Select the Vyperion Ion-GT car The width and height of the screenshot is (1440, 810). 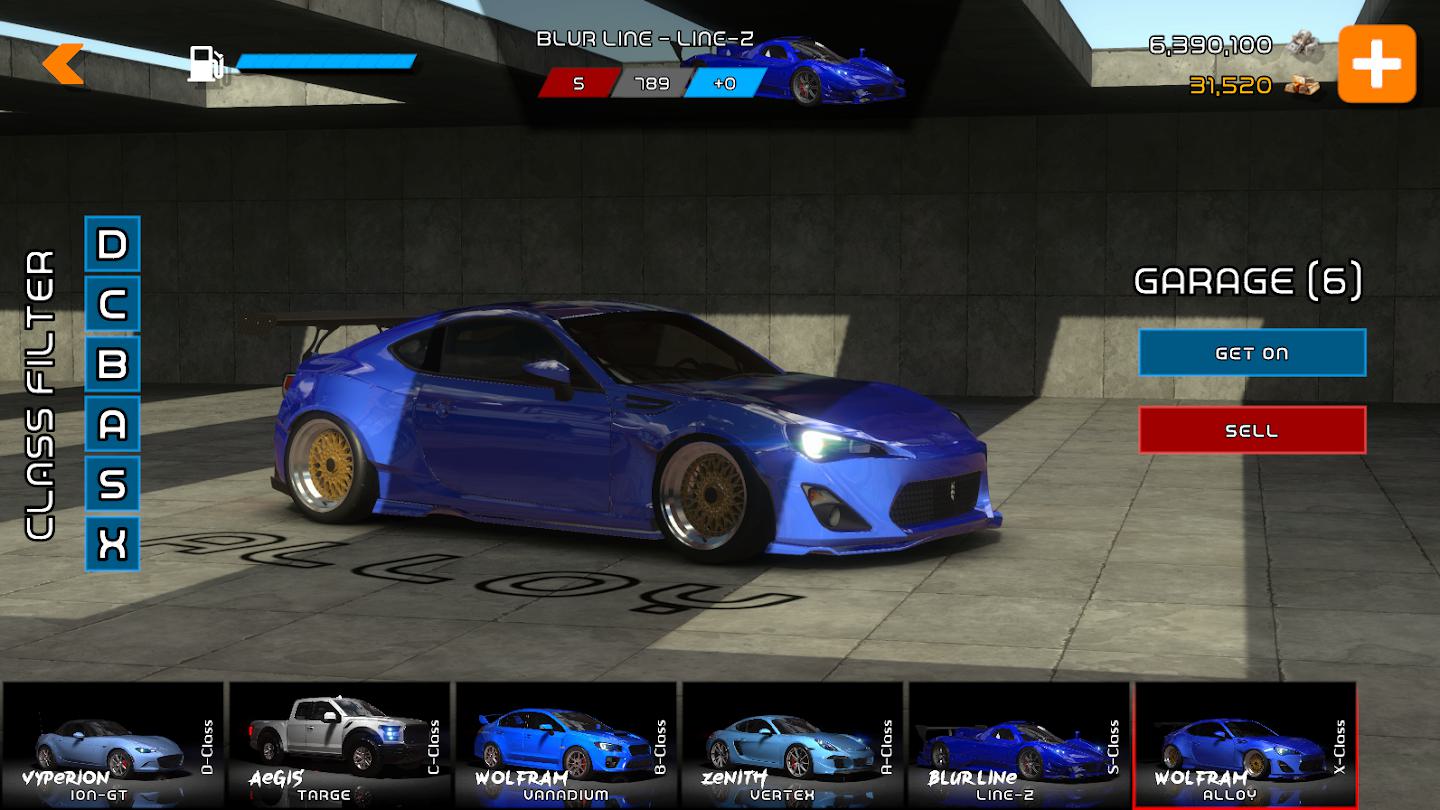[x=114, y=745]
